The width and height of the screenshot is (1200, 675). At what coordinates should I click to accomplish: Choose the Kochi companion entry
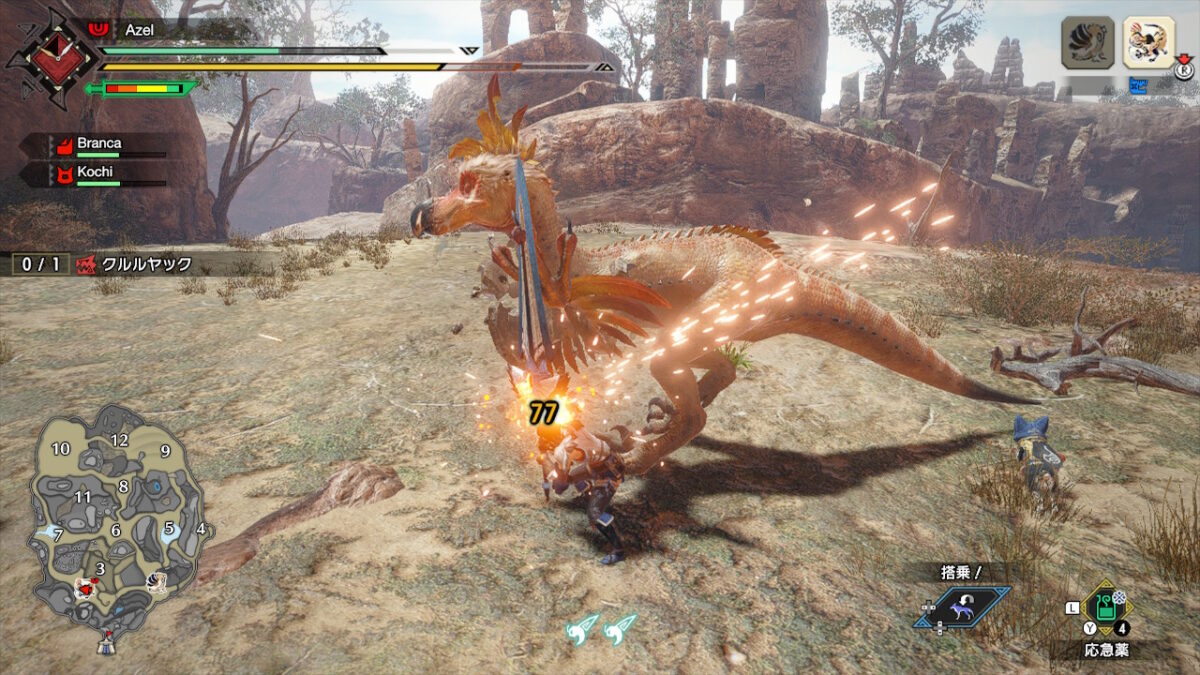(x=96, y=174)
